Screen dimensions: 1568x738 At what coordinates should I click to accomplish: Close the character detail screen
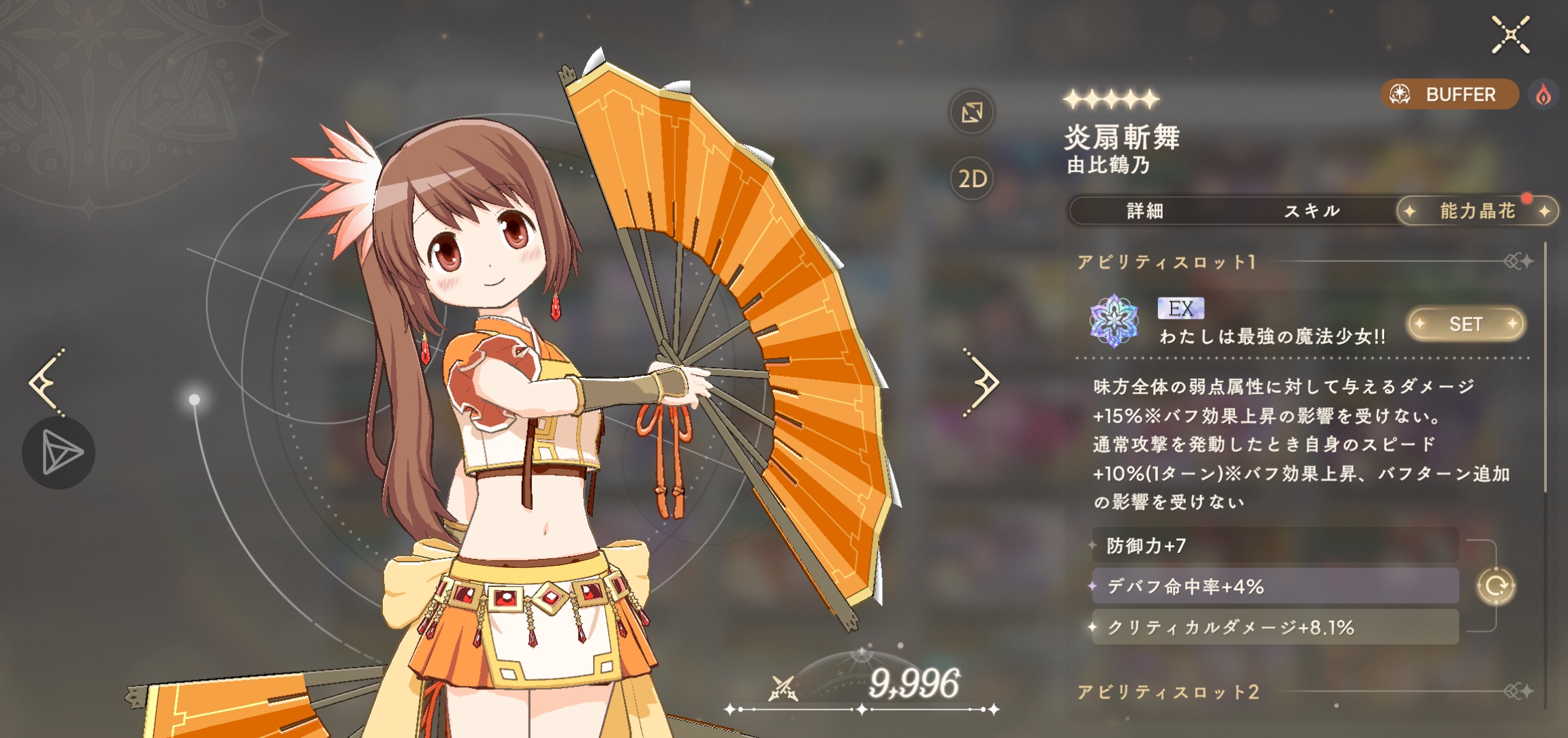tap(1510, 35)
